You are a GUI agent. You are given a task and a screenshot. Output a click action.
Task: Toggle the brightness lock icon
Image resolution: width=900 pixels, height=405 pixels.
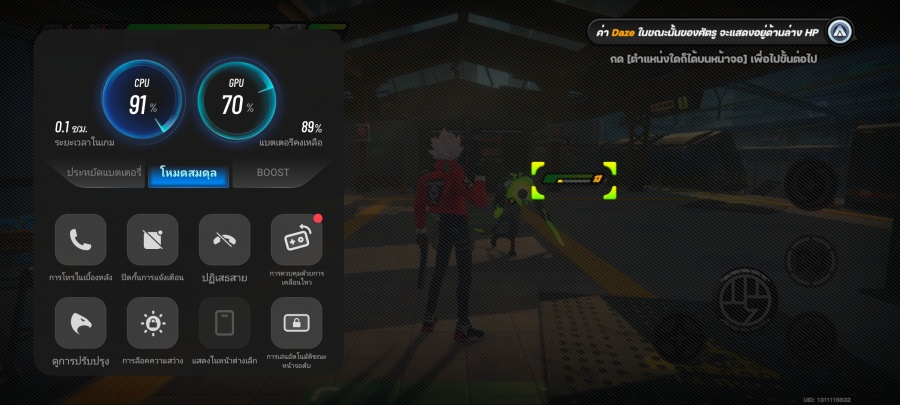[x=153, y=323]
